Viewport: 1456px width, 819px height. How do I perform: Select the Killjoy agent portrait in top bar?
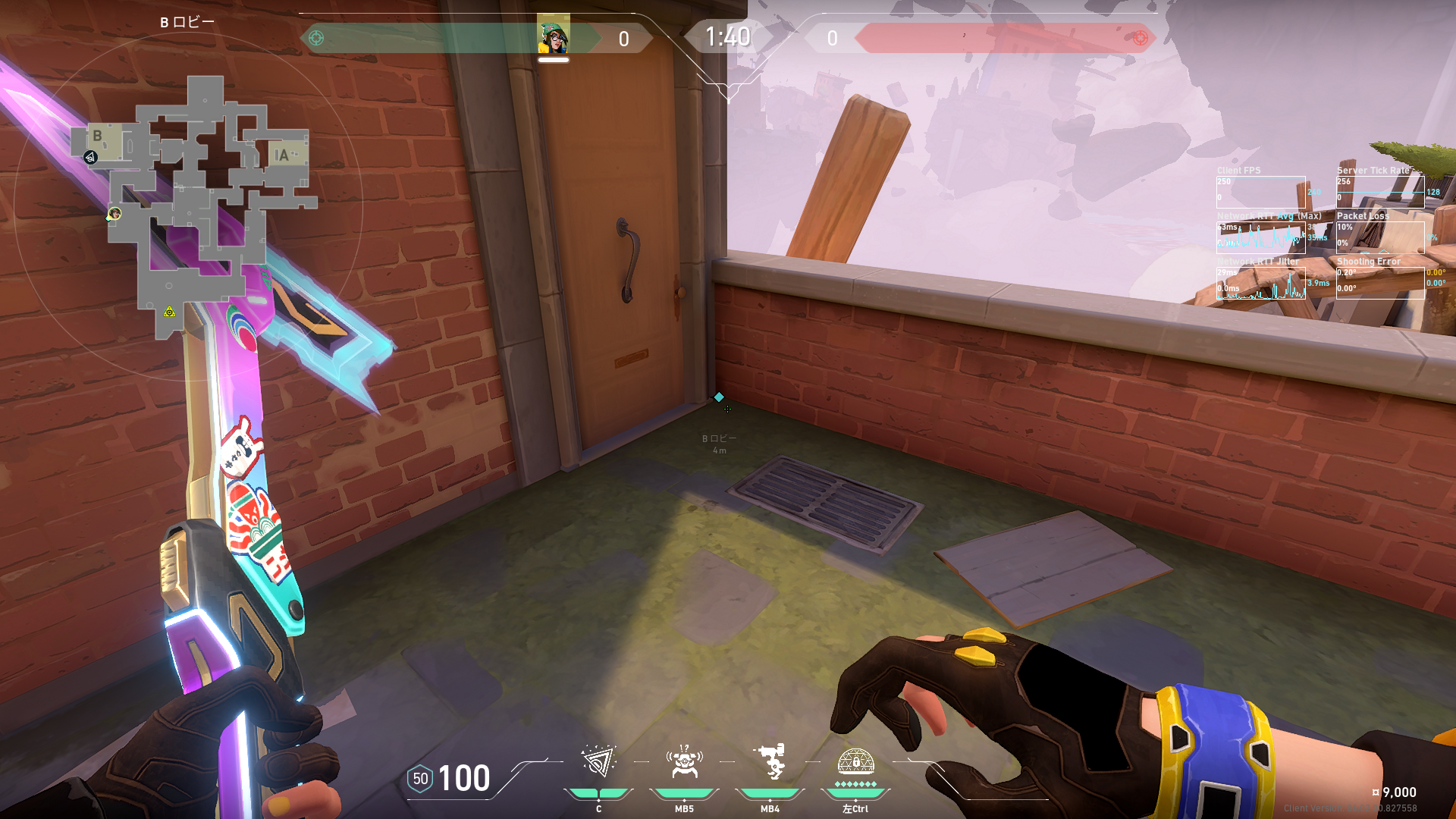pyautogui.click(x=554, y=36)
